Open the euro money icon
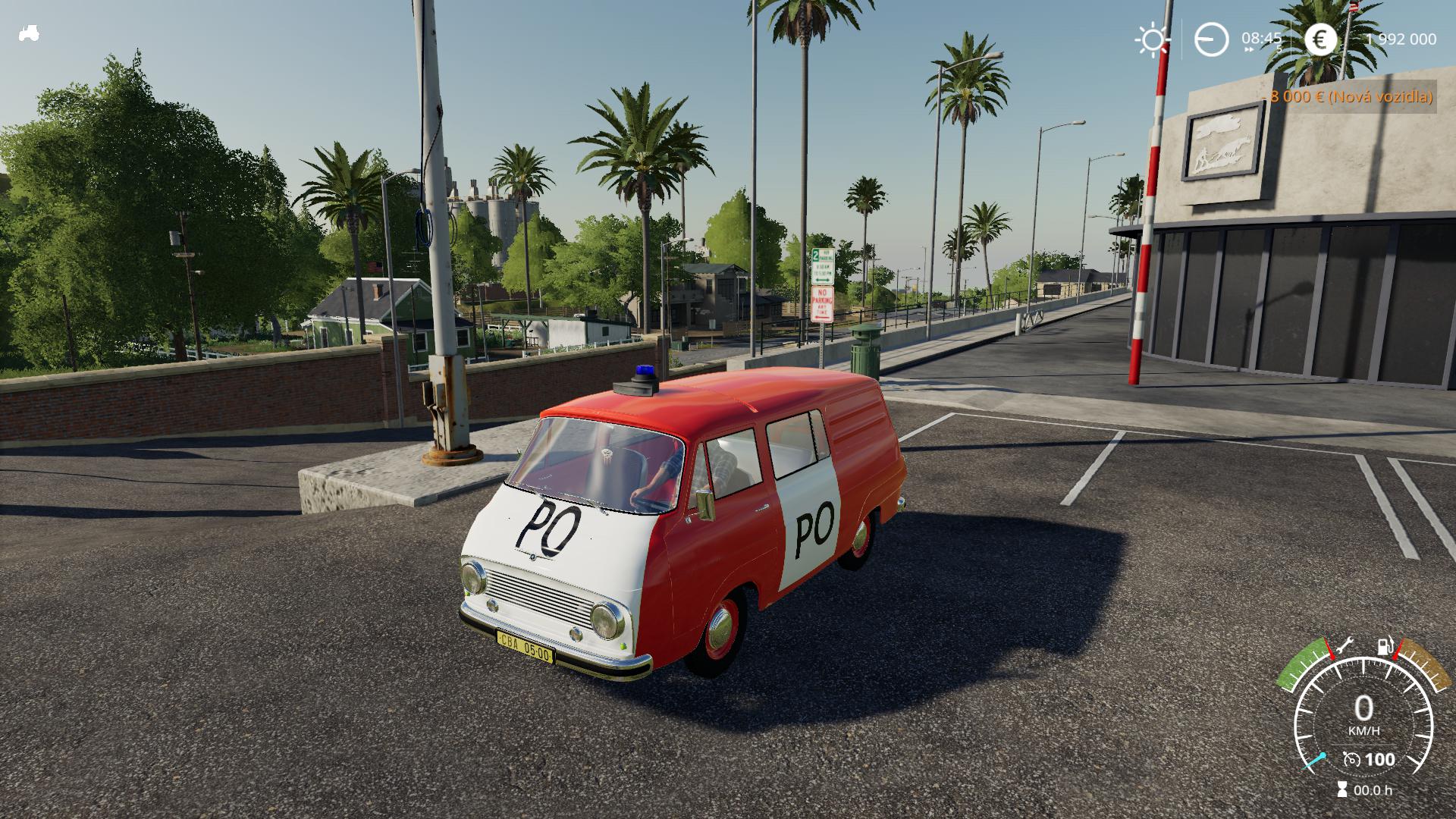1456x819 pixels. click(1321, 39)
